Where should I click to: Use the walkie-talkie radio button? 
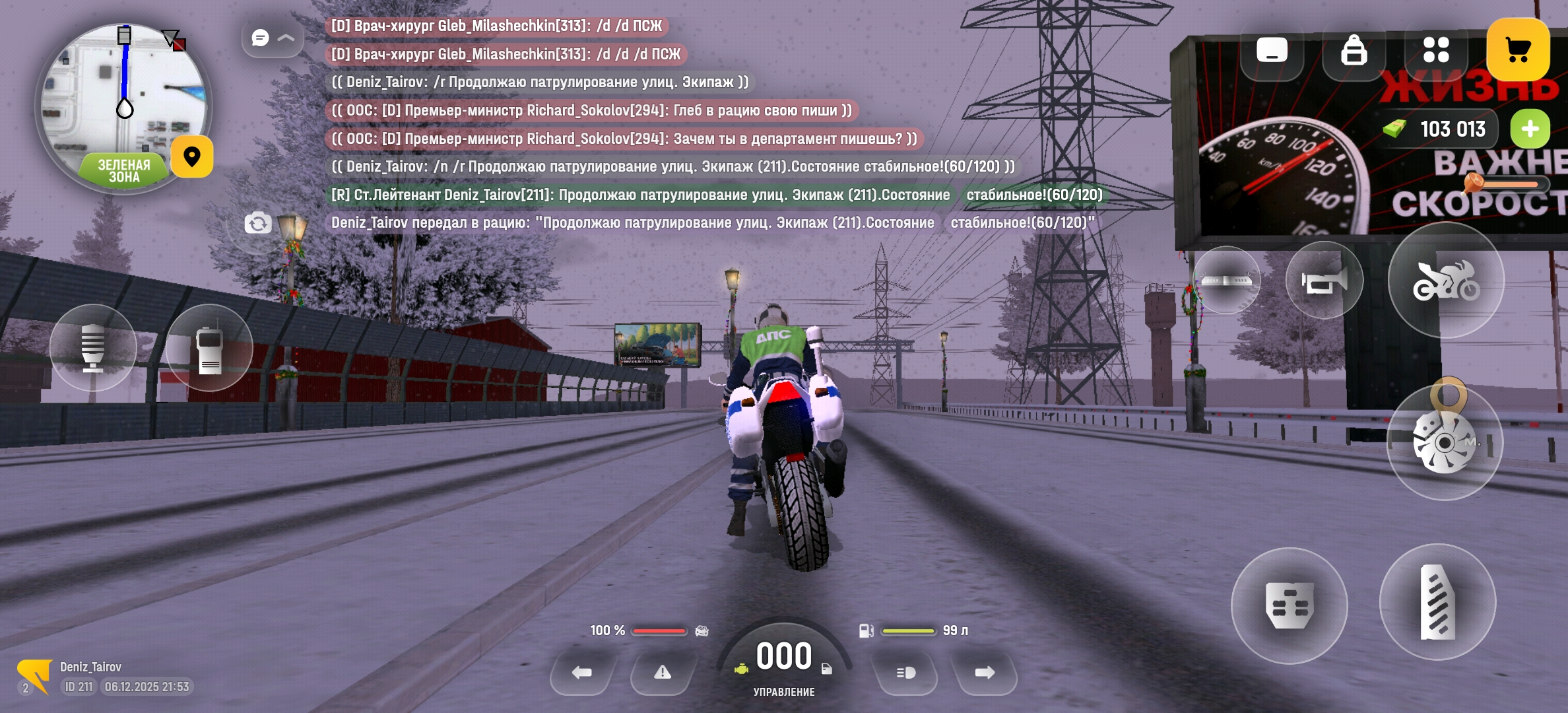(x=209, y=348)
